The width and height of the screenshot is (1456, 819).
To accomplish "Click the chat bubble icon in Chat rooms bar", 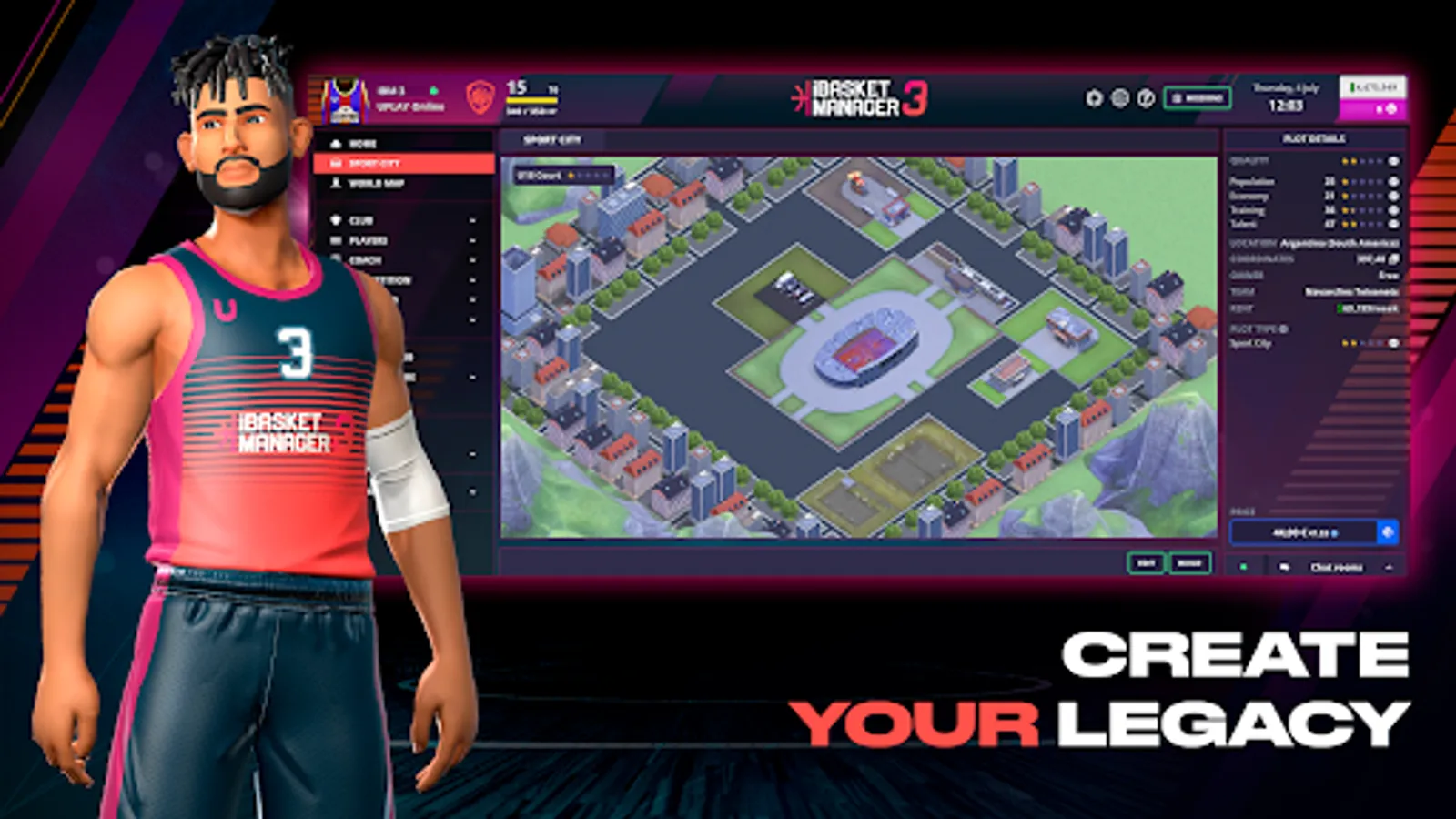I will tap(1285, 566).
